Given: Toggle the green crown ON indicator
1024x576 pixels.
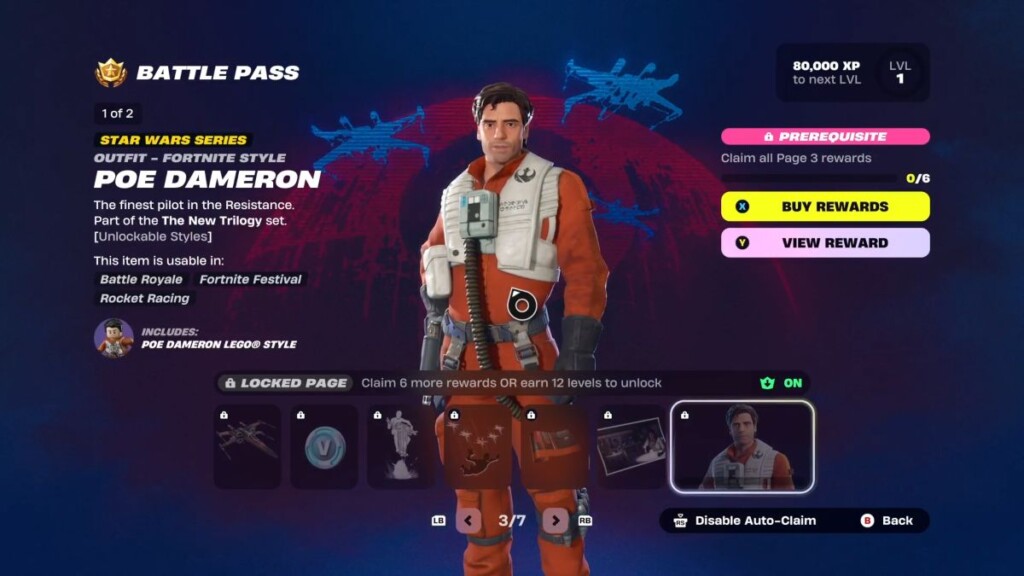Looking at the screenshot, I should (781, 383).
